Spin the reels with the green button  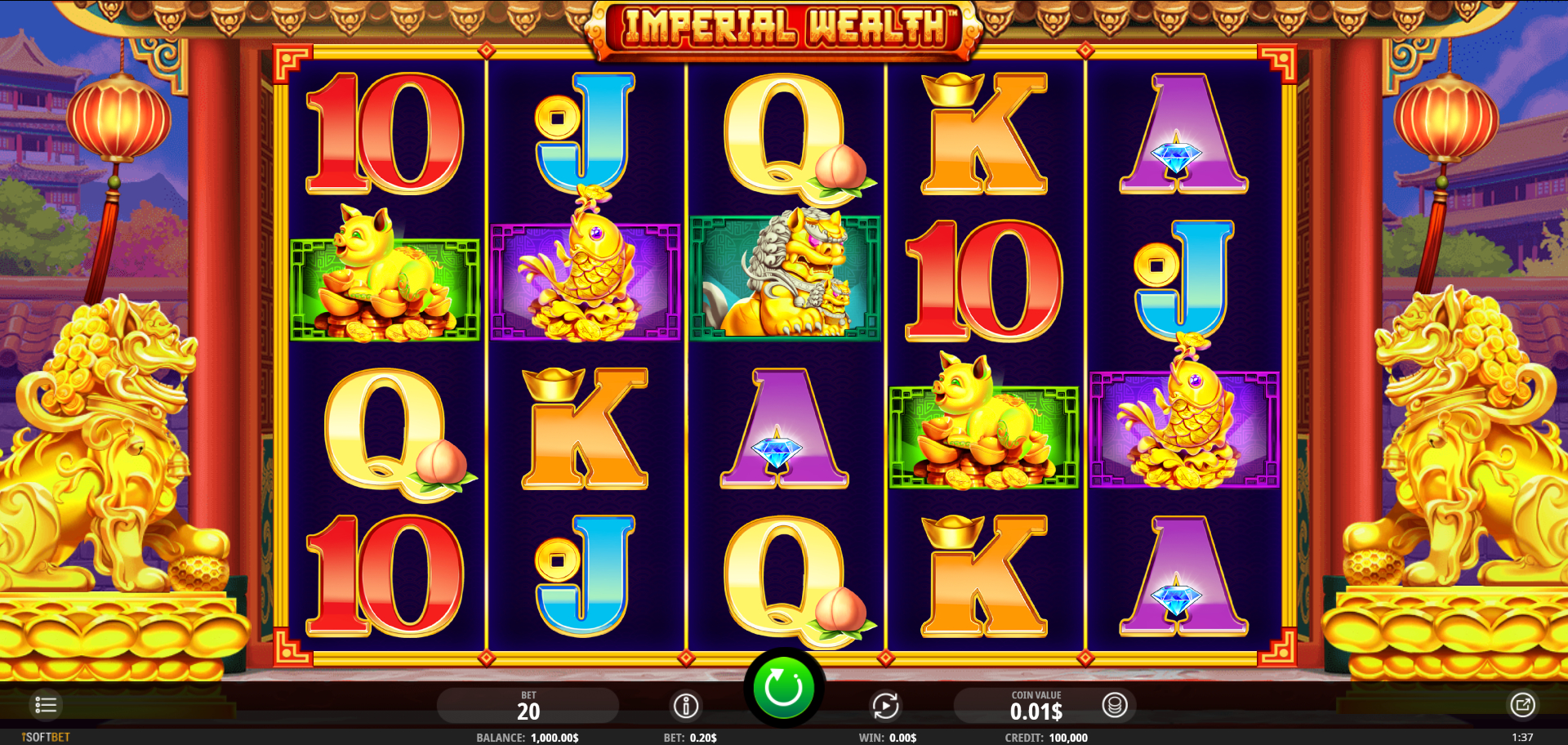click(x=783, y=688)
